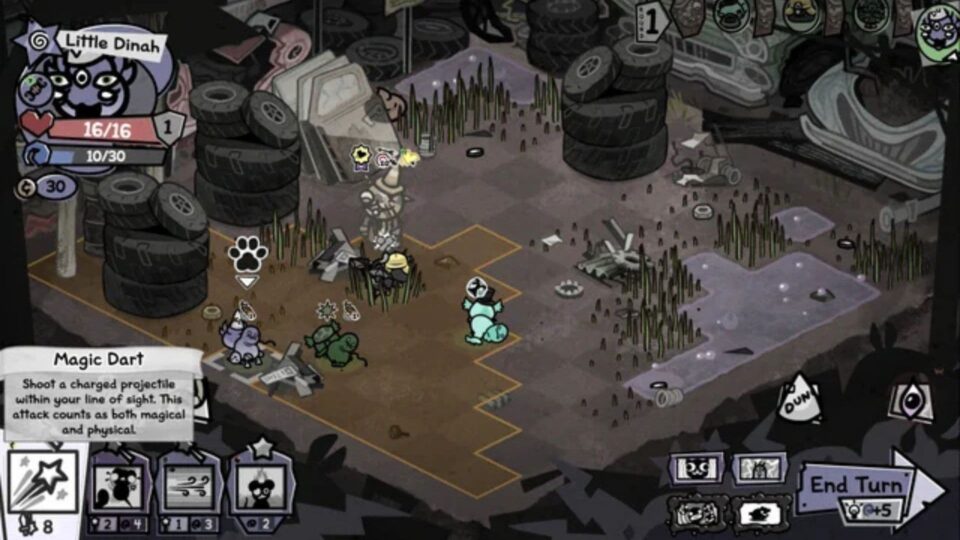Activate the wind gust ability card
This screenshot has width=960, height=540.
[186, 484]
